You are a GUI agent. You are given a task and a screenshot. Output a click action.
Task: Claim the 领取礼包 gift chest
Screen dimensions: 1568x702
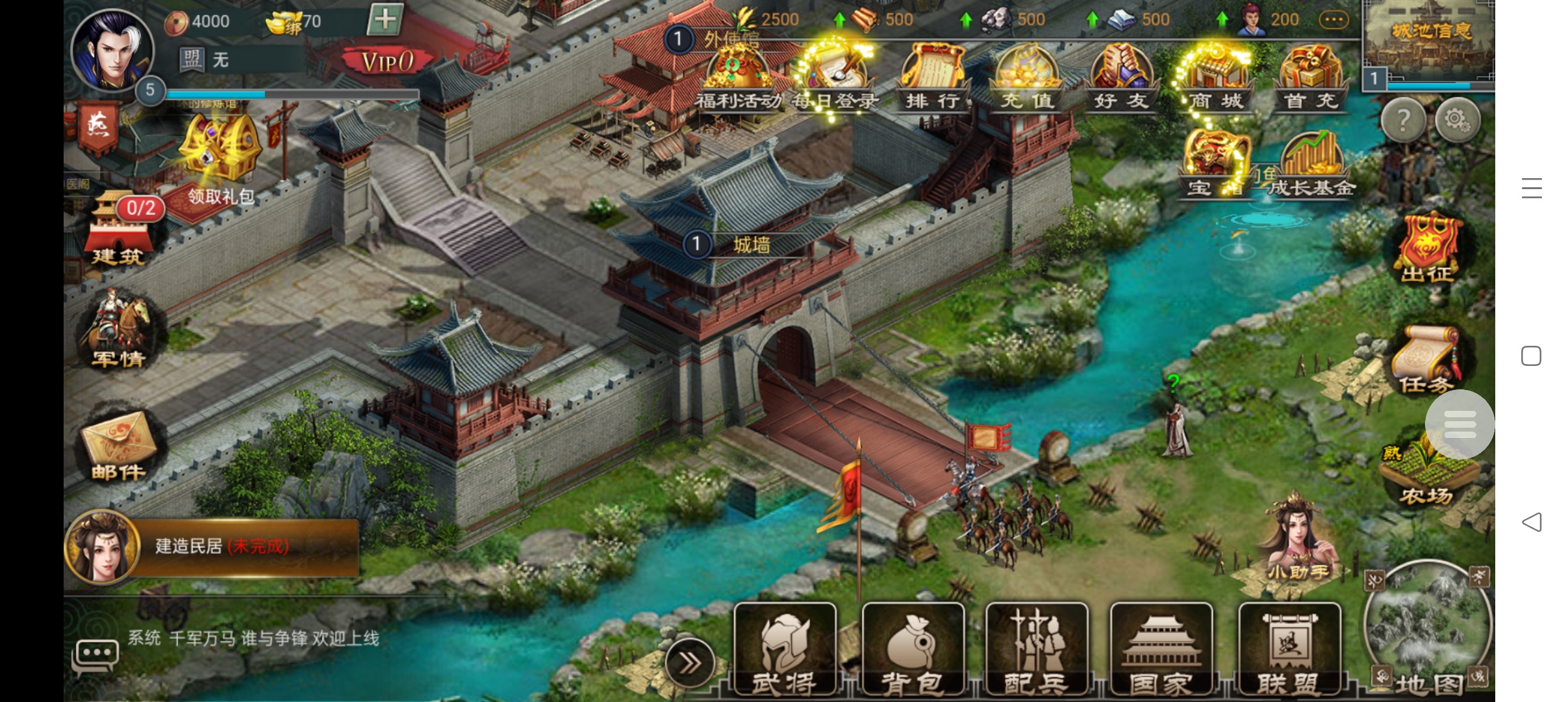point(220,156)
